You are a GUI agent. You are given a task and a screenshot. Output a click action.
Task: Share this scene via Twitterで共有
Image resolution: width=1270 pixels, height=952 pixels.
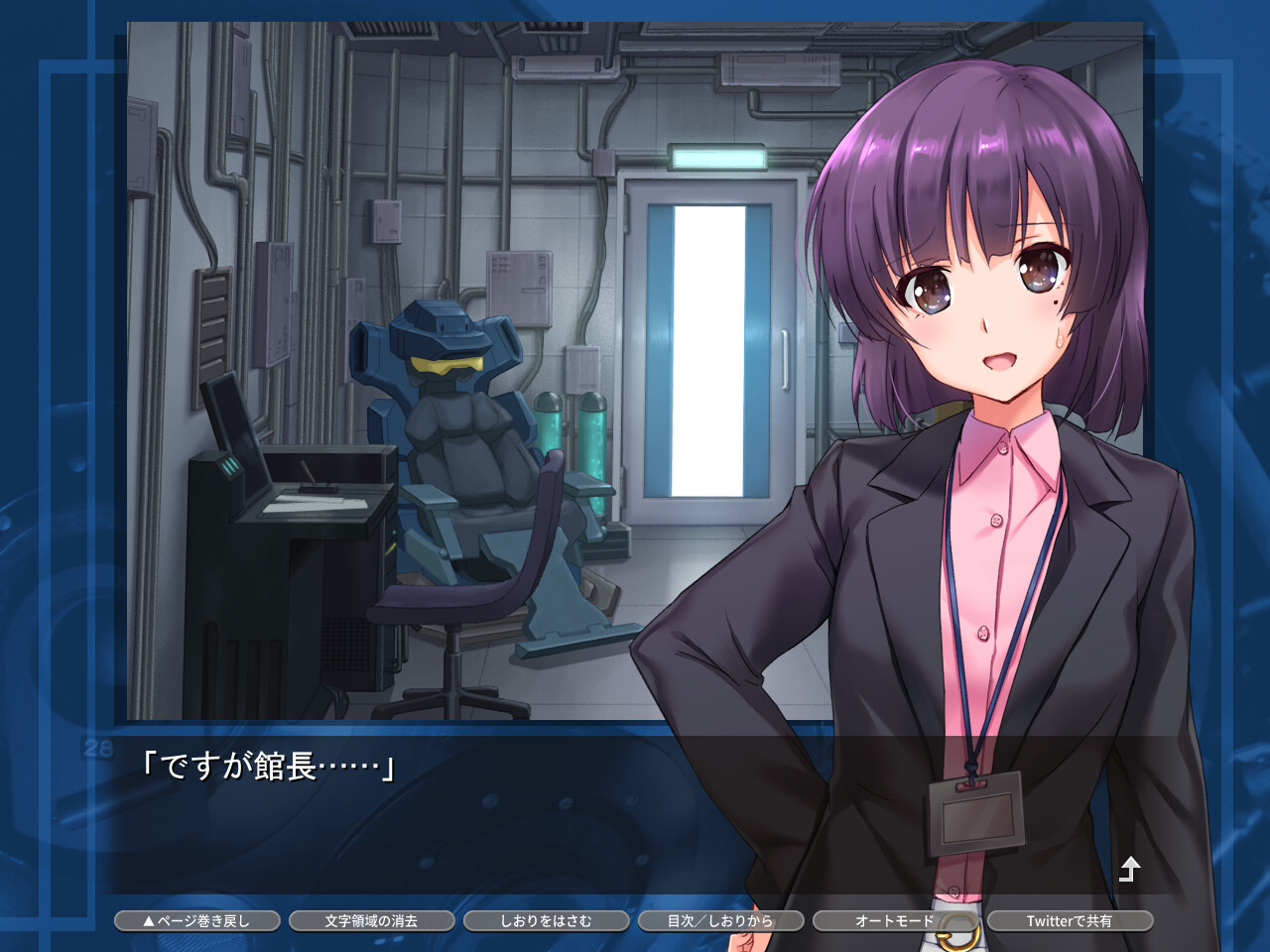tap(1070, 920)
